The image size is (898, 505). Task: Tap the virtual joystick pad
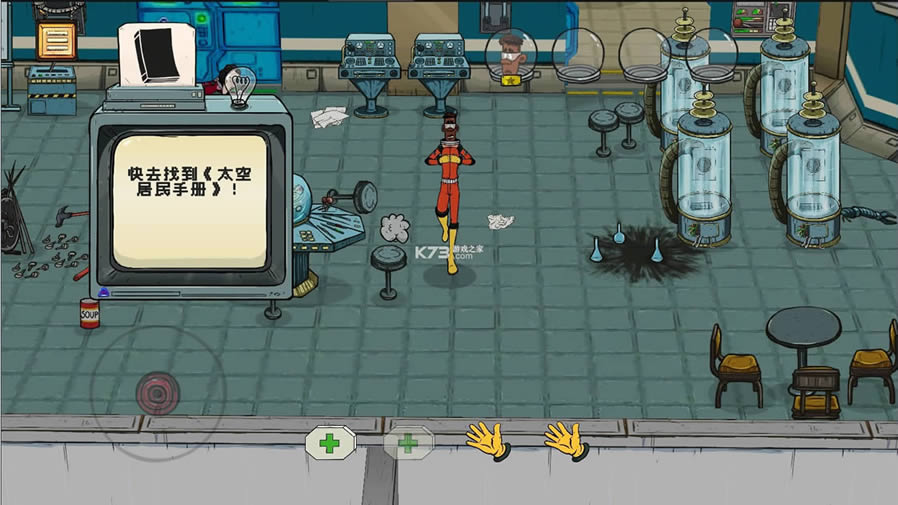[x=153, y=389]
